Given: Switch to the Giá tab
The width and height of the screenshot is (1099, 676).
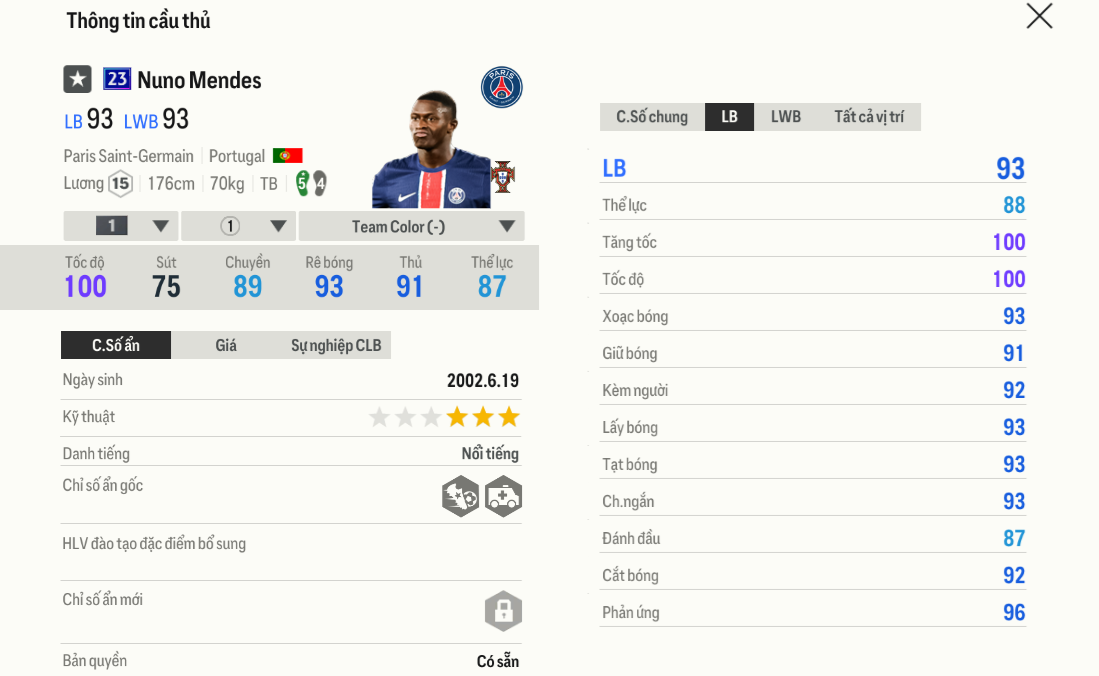Looking at the screenshot, I should [x=226, y=345].
